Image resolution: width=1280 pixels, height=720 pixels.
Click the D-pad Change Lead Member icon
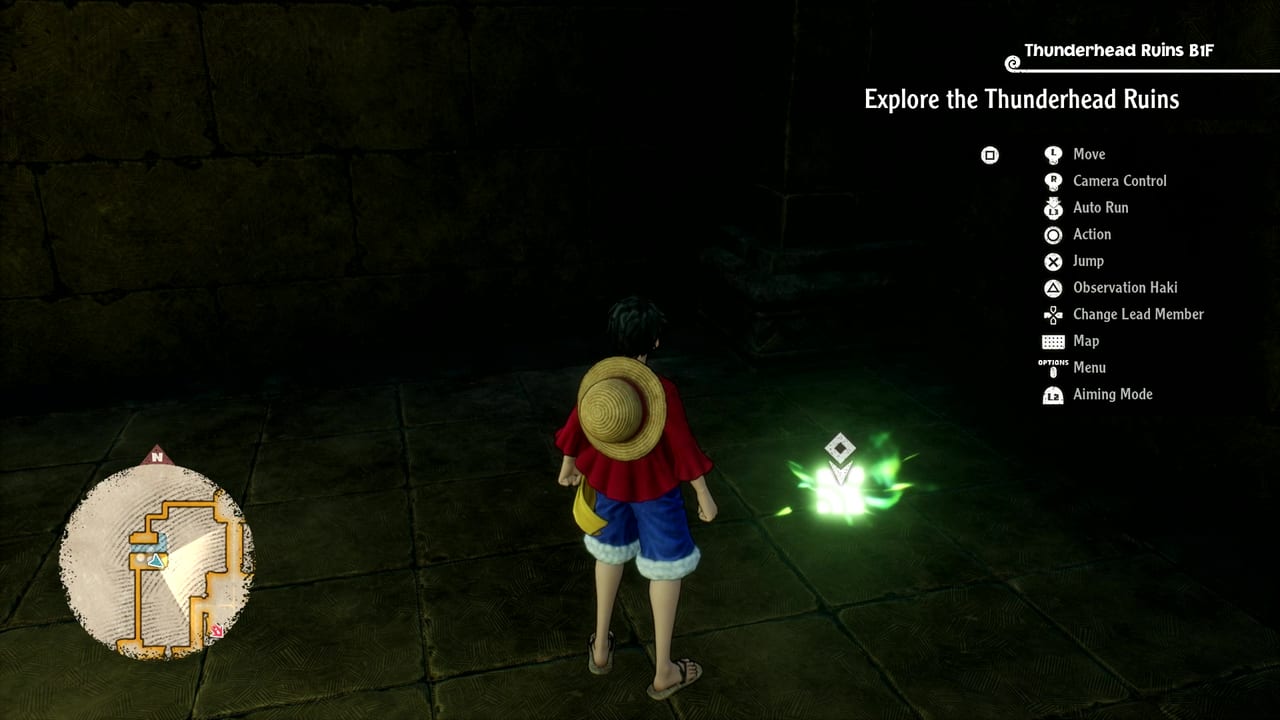tap(1053, 314)
